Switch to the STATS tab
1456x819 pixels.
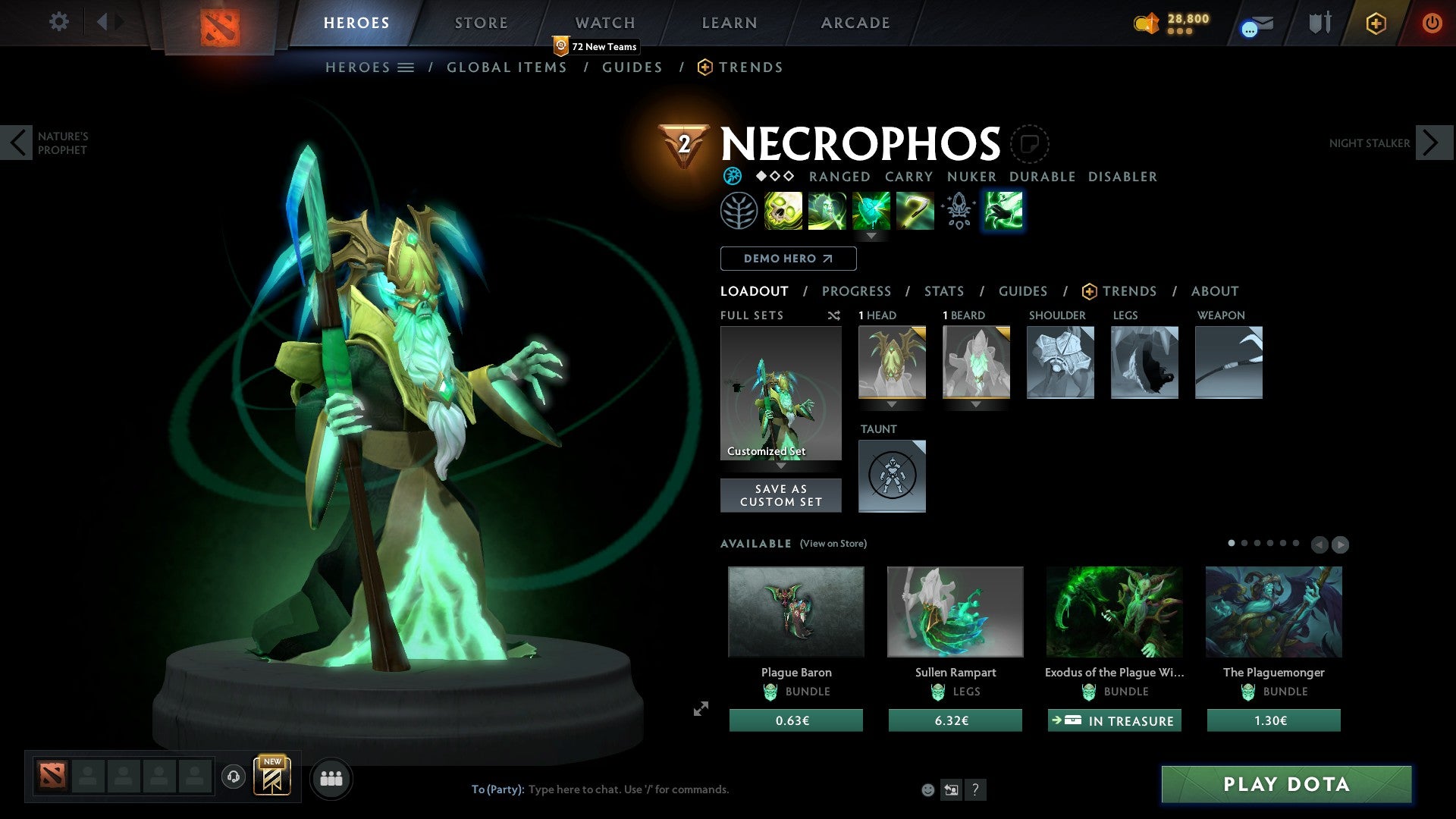point(943,291)
